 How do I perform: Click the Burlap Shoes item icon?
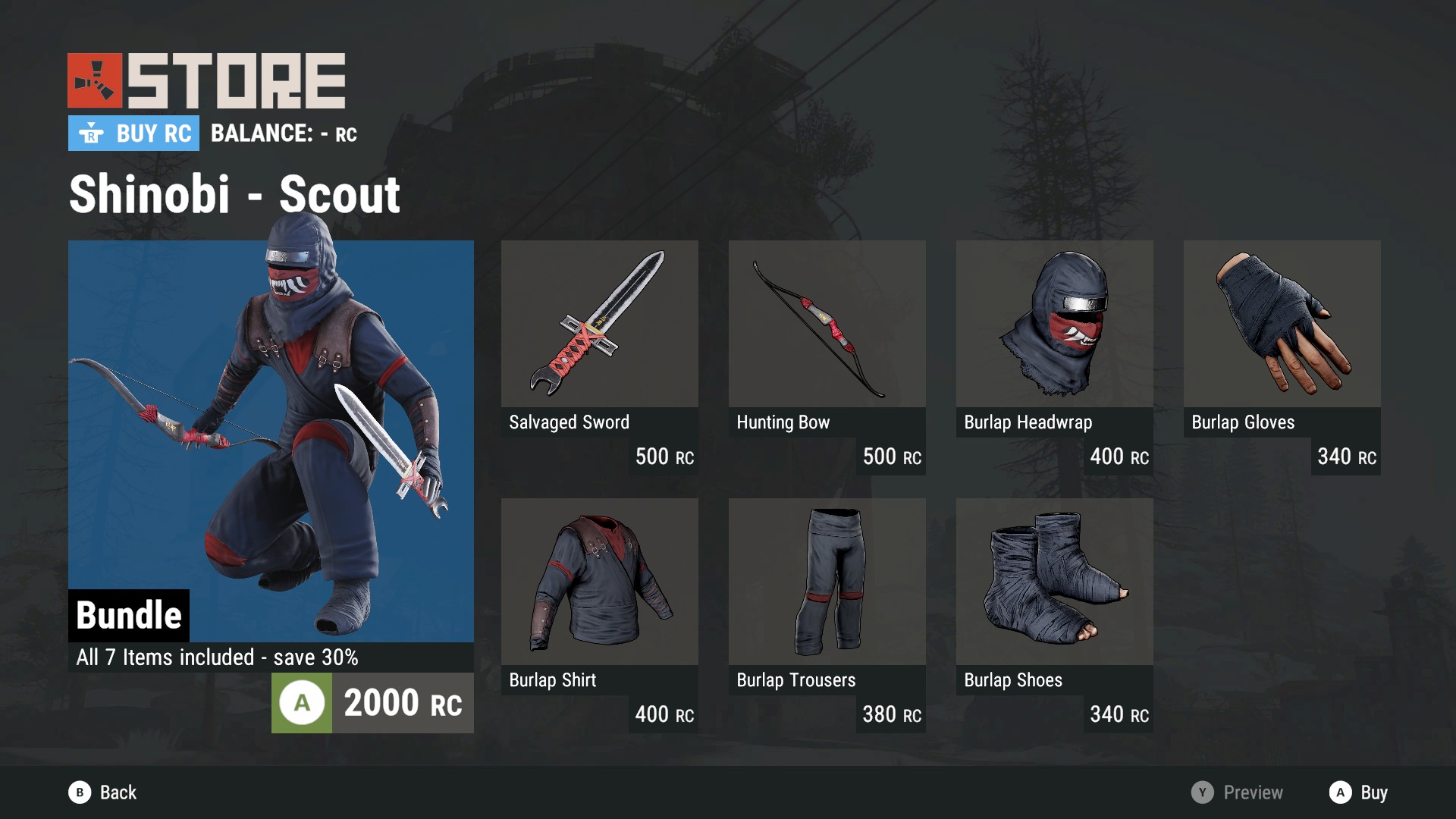[1054, 582]
